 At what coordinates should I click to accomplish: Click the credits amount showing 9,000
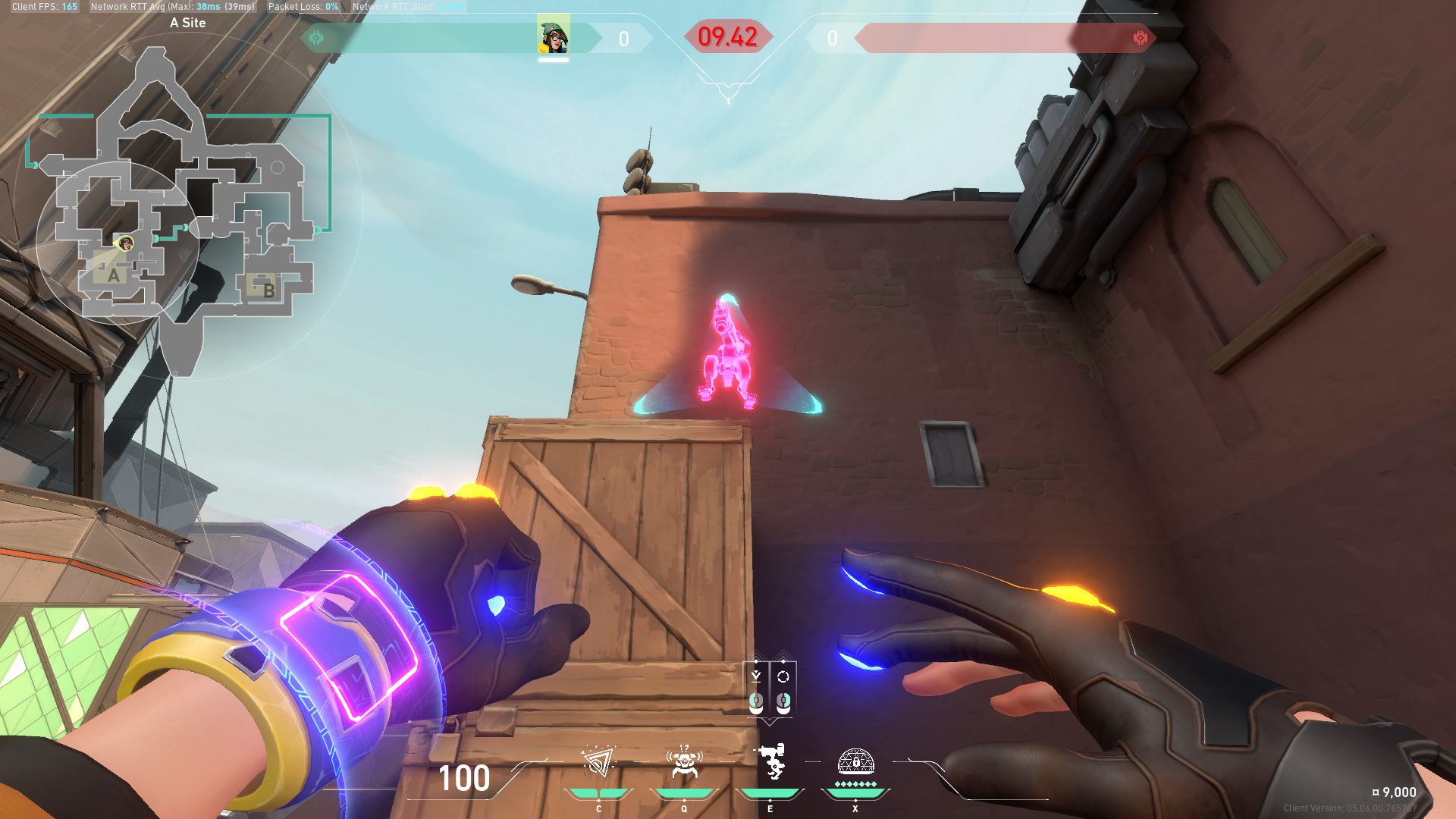click(x=1395, y=792)
